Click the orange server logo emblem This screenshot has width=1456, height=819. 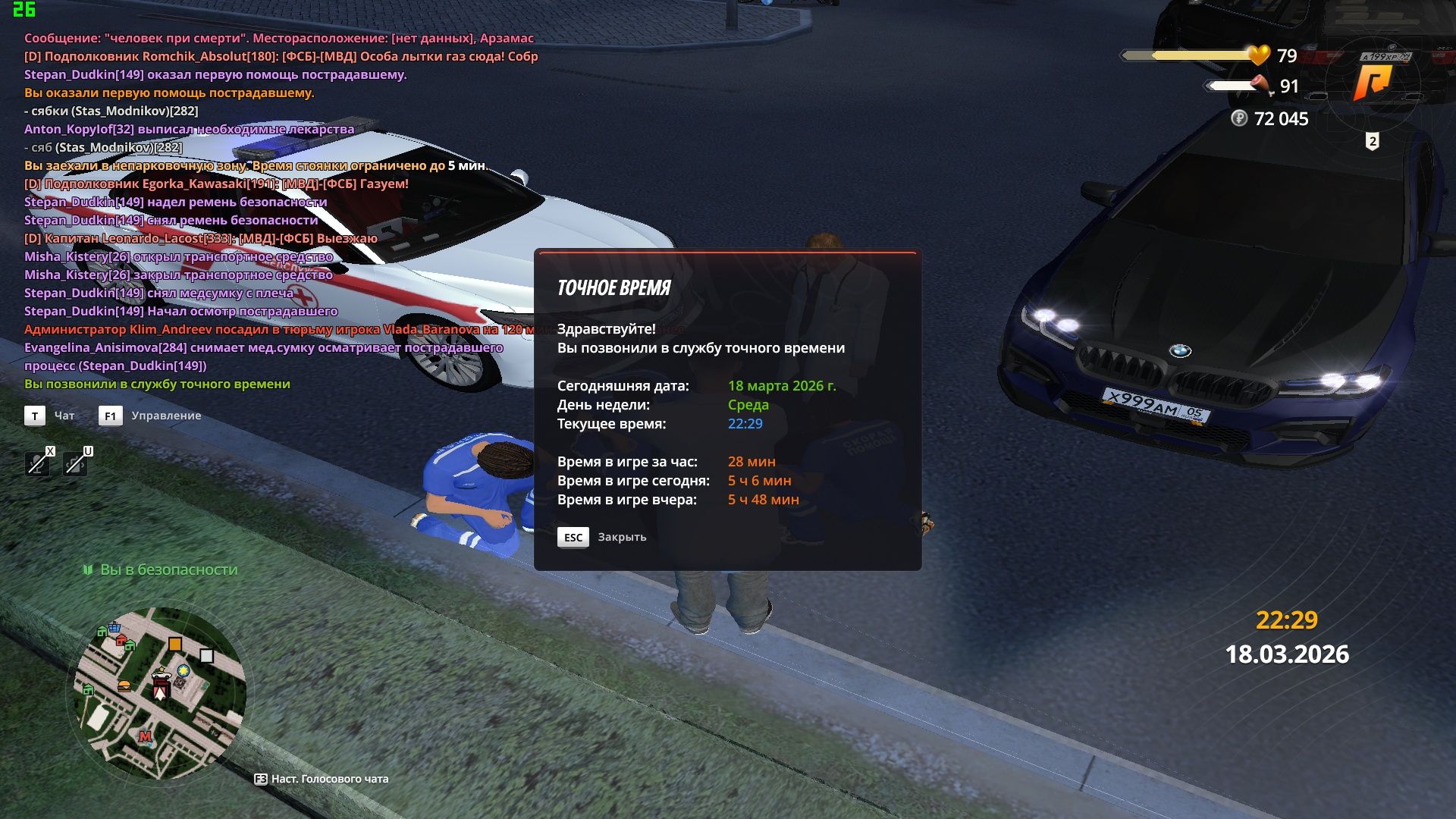coord(1373,82)
